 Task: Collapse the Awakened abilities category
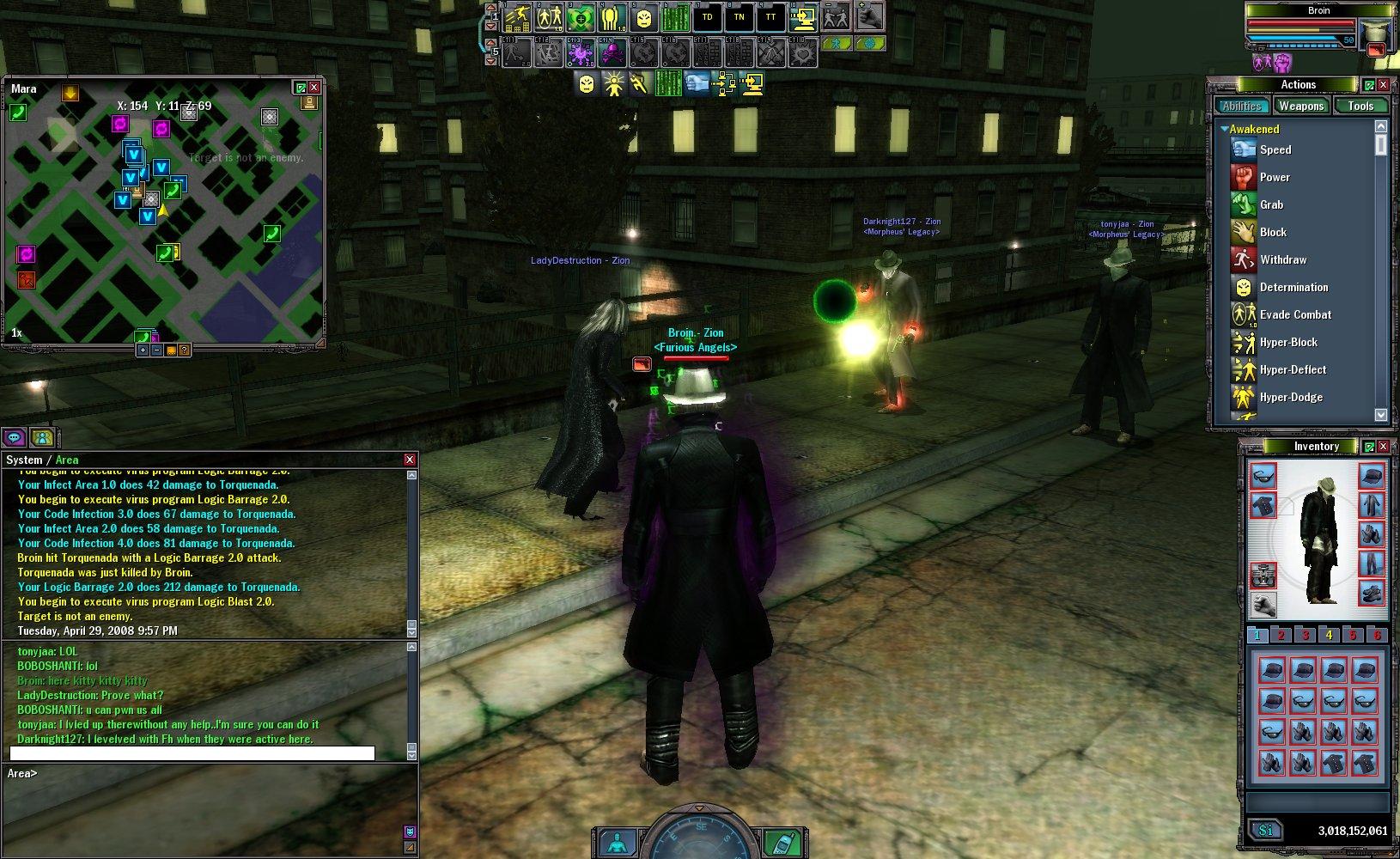coord(1225,129)
